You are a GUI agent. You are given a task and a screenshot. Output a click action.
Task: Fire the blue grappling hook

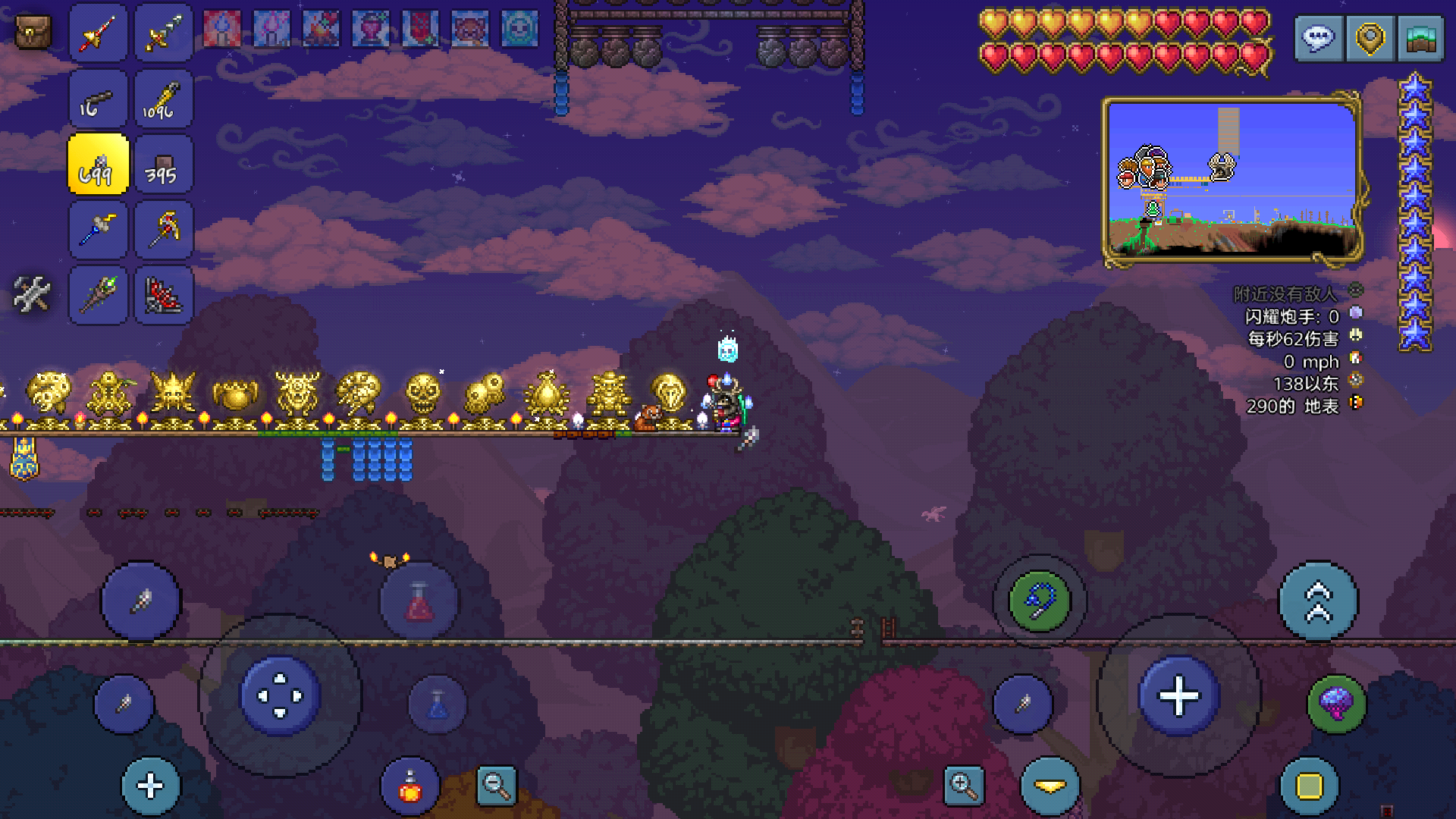click(1039, 601)
